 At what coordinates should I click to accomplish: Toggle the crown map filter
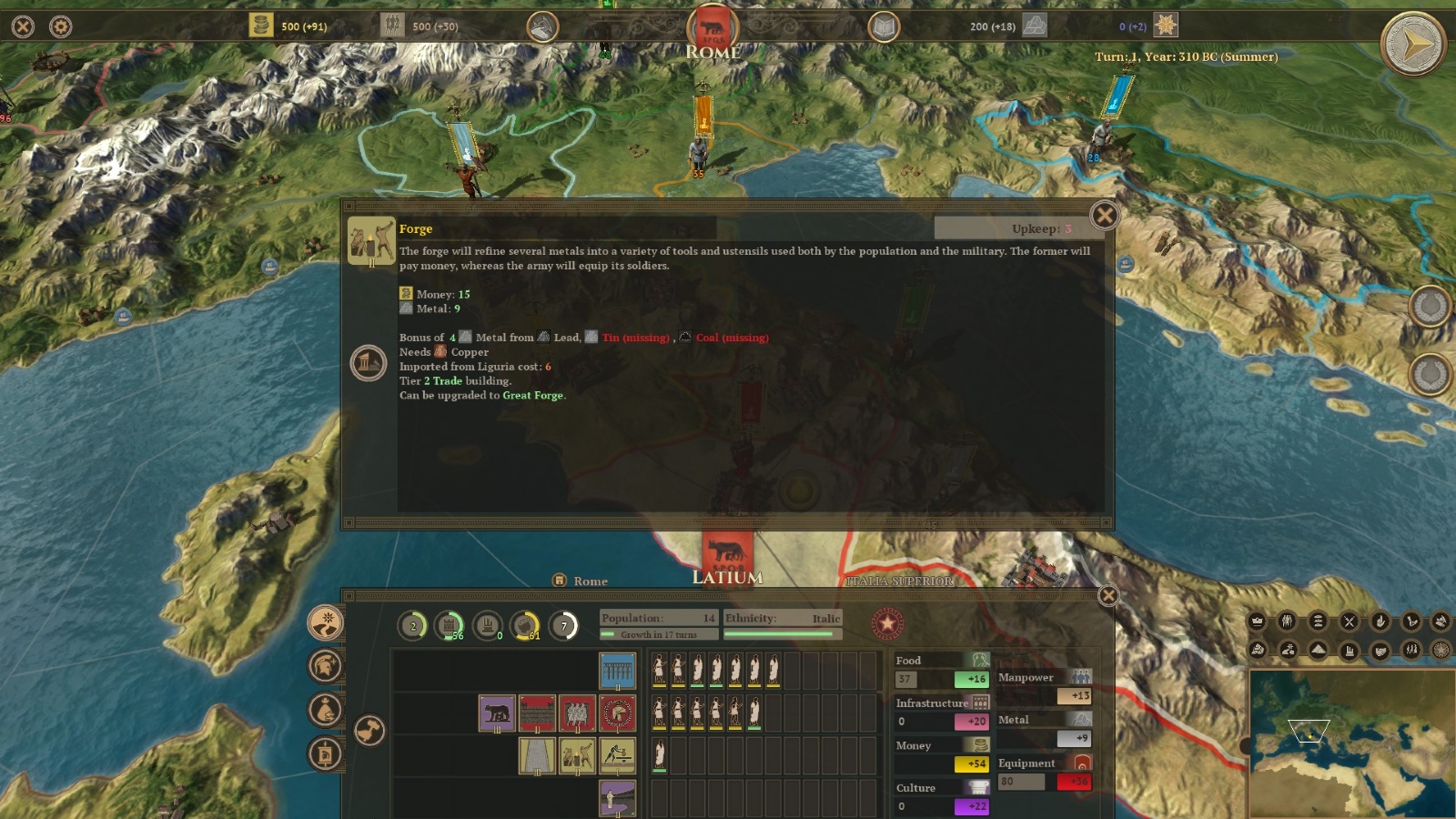pos(1257,622)
